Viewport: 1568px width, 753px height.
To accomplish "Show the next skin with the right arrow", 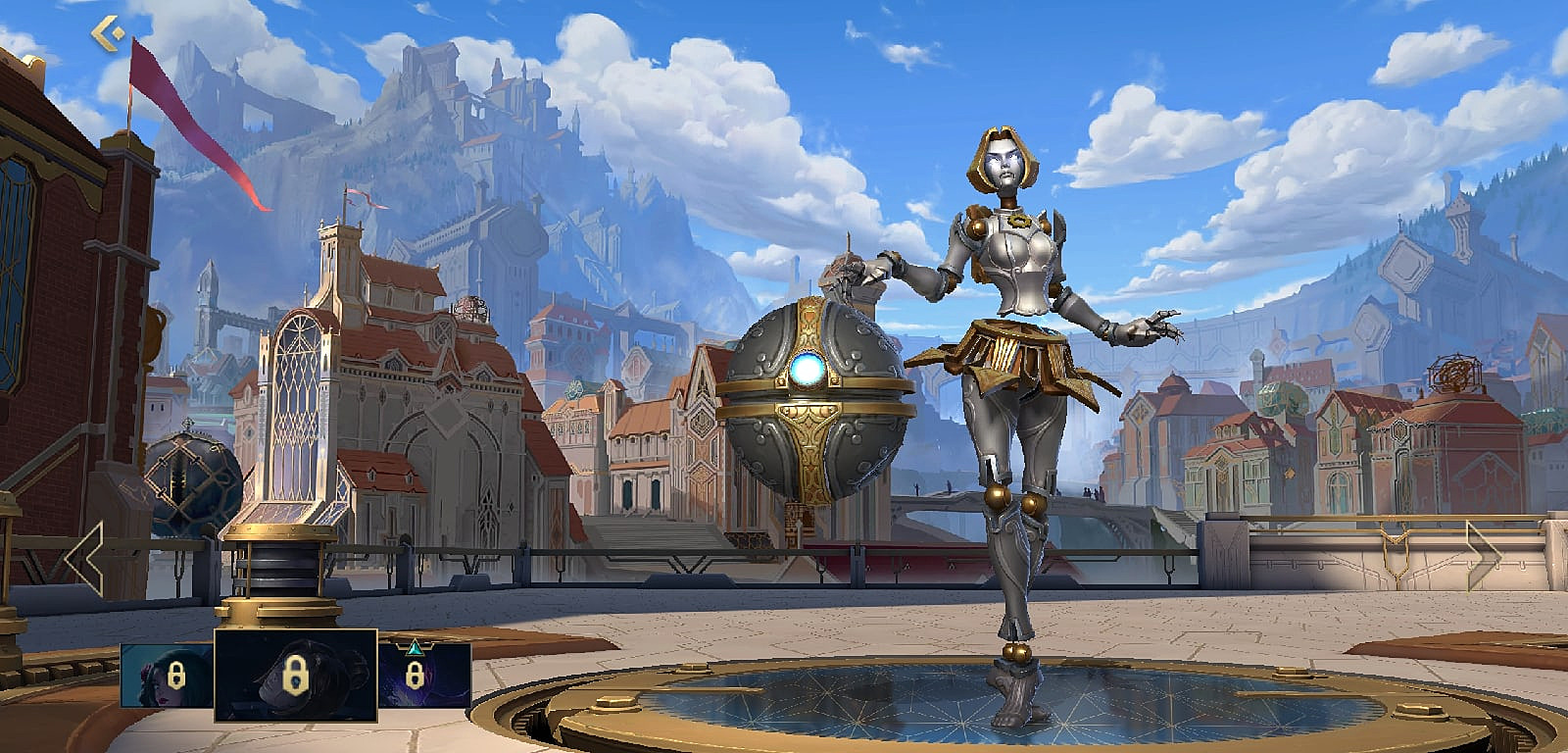I will point(1483,557).
